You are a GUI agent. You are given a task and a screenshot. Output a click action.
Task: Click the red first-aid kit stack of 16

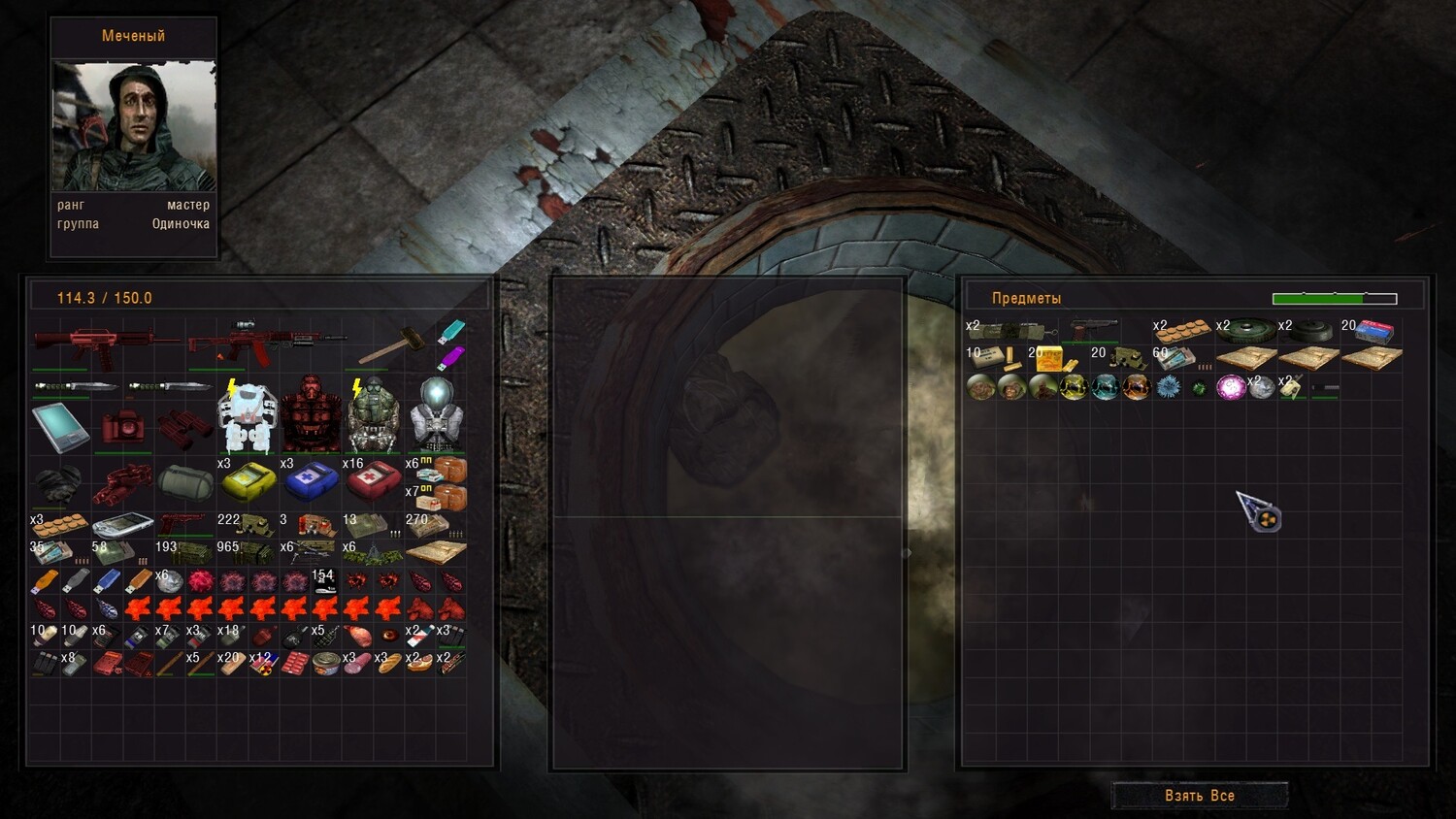(373, 479)
